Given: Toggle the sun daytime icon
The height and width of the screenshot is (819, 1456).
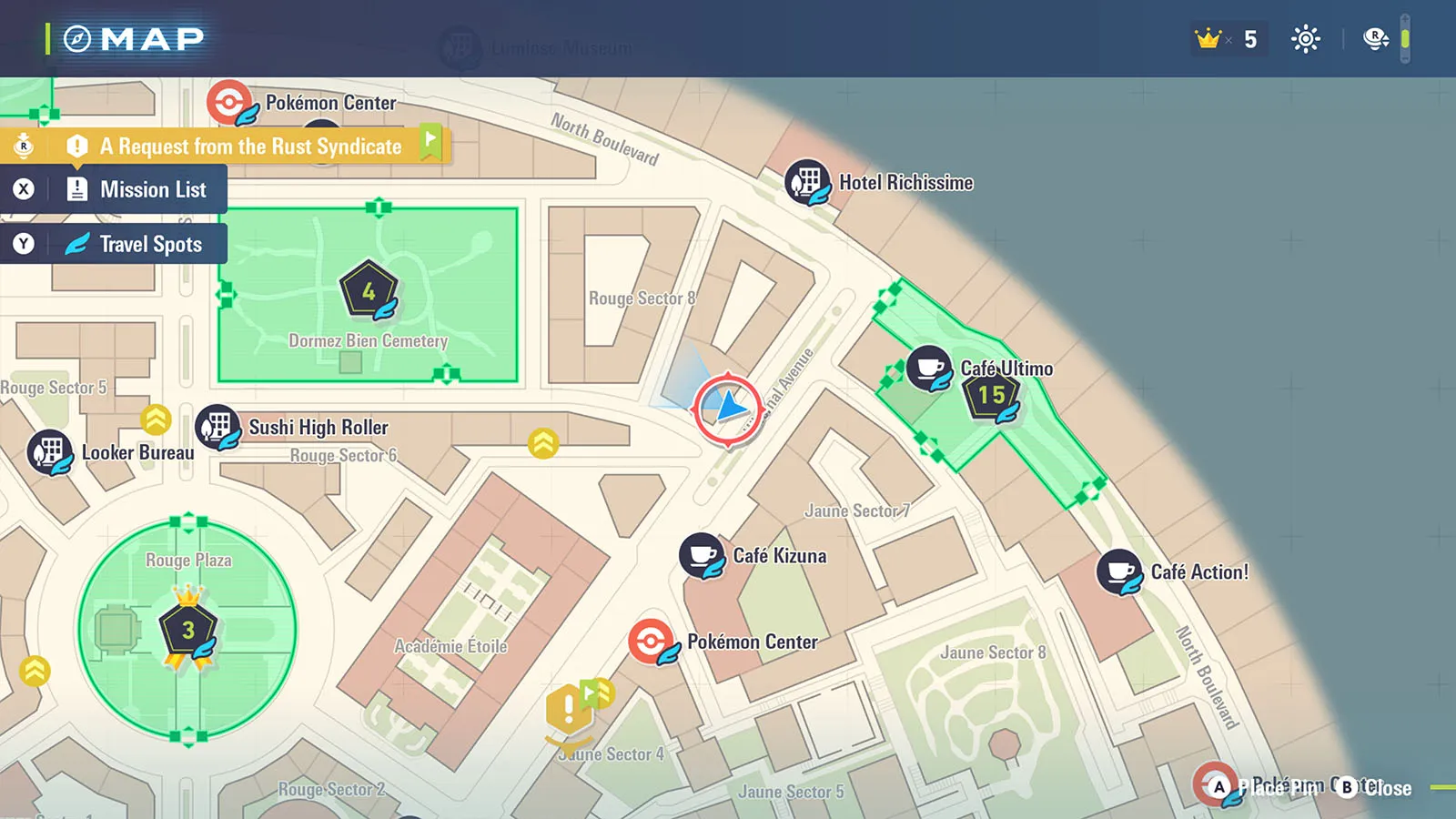Looking at the screenshot, I should (1305, 39).
